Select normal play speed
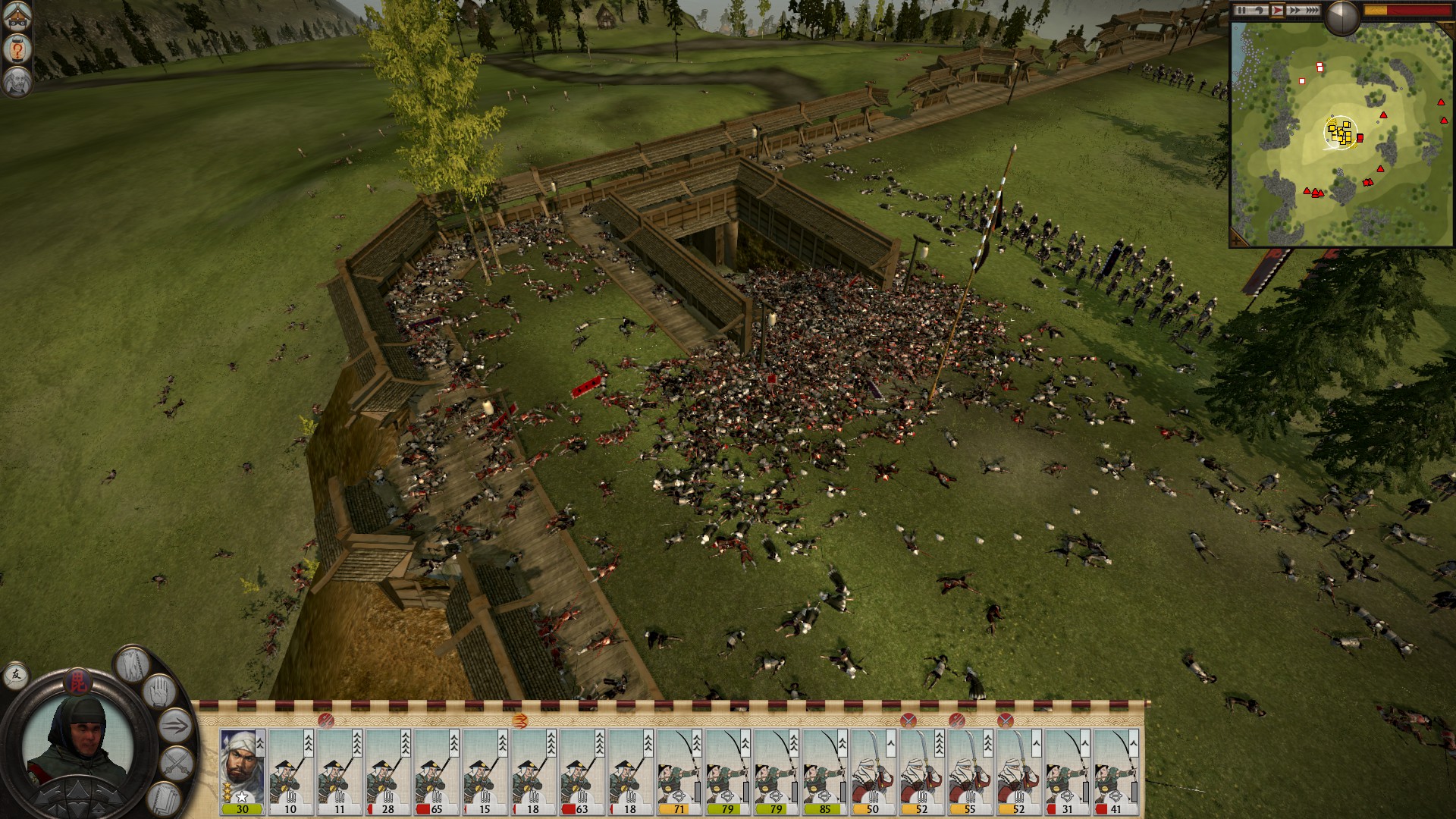 coord(1278,10)
